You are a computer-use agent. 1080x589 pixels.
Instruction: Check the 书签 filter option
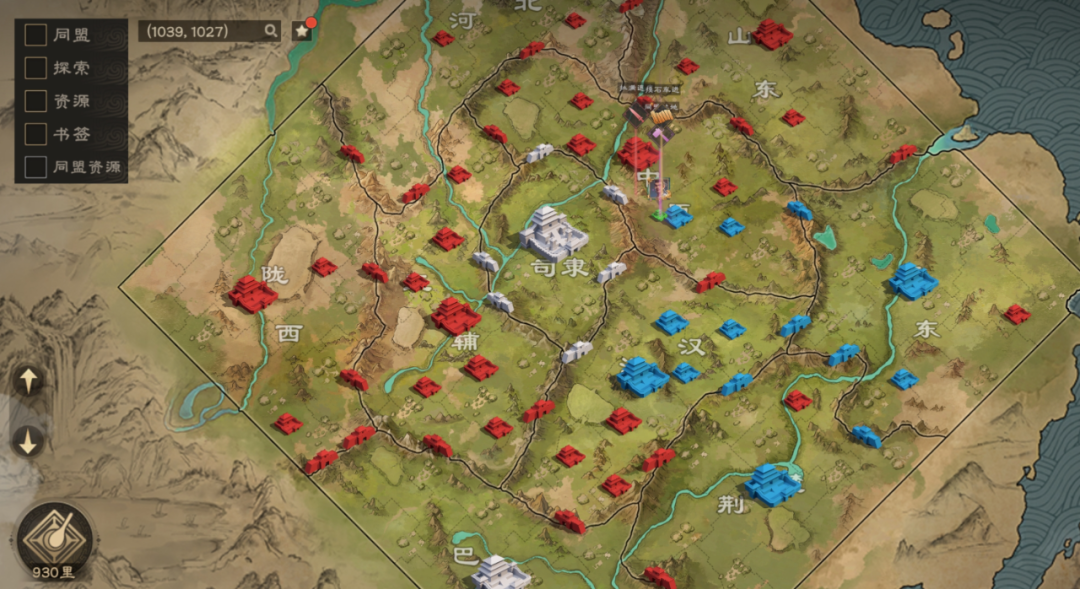(x=36, y=134)
